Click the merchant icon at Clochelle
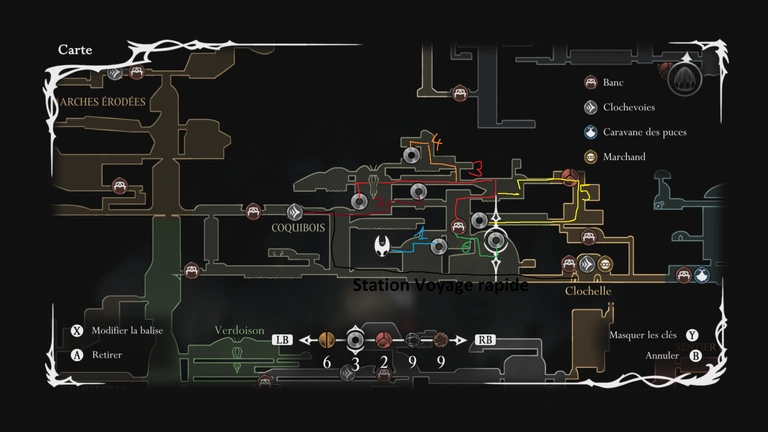Image resolution: width=768 pixels, height=432 pixels. click(605, 265)
